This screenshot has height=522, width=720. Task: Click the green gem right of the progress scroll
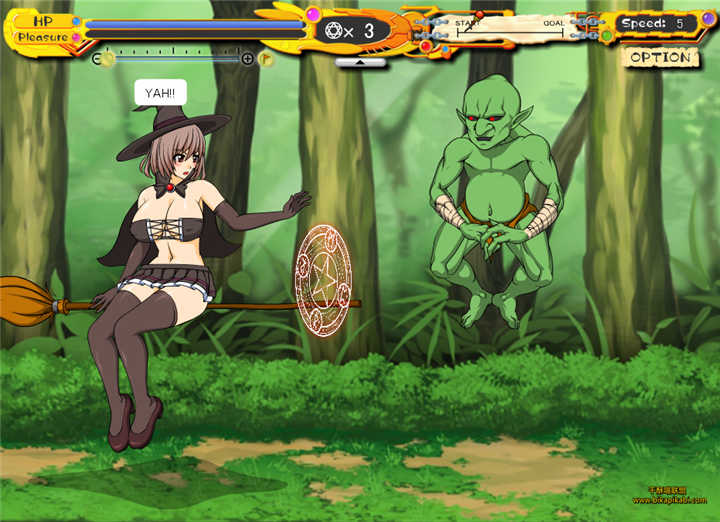click(x=606, y=36)
